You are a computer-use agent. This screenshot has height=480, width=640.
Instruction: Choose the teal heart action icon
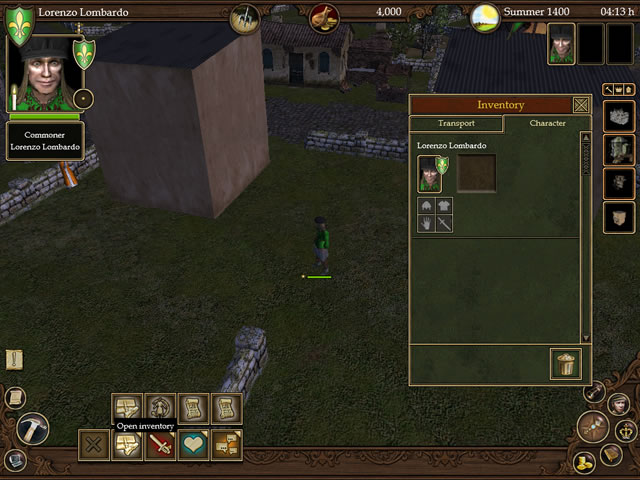(193, 445)
